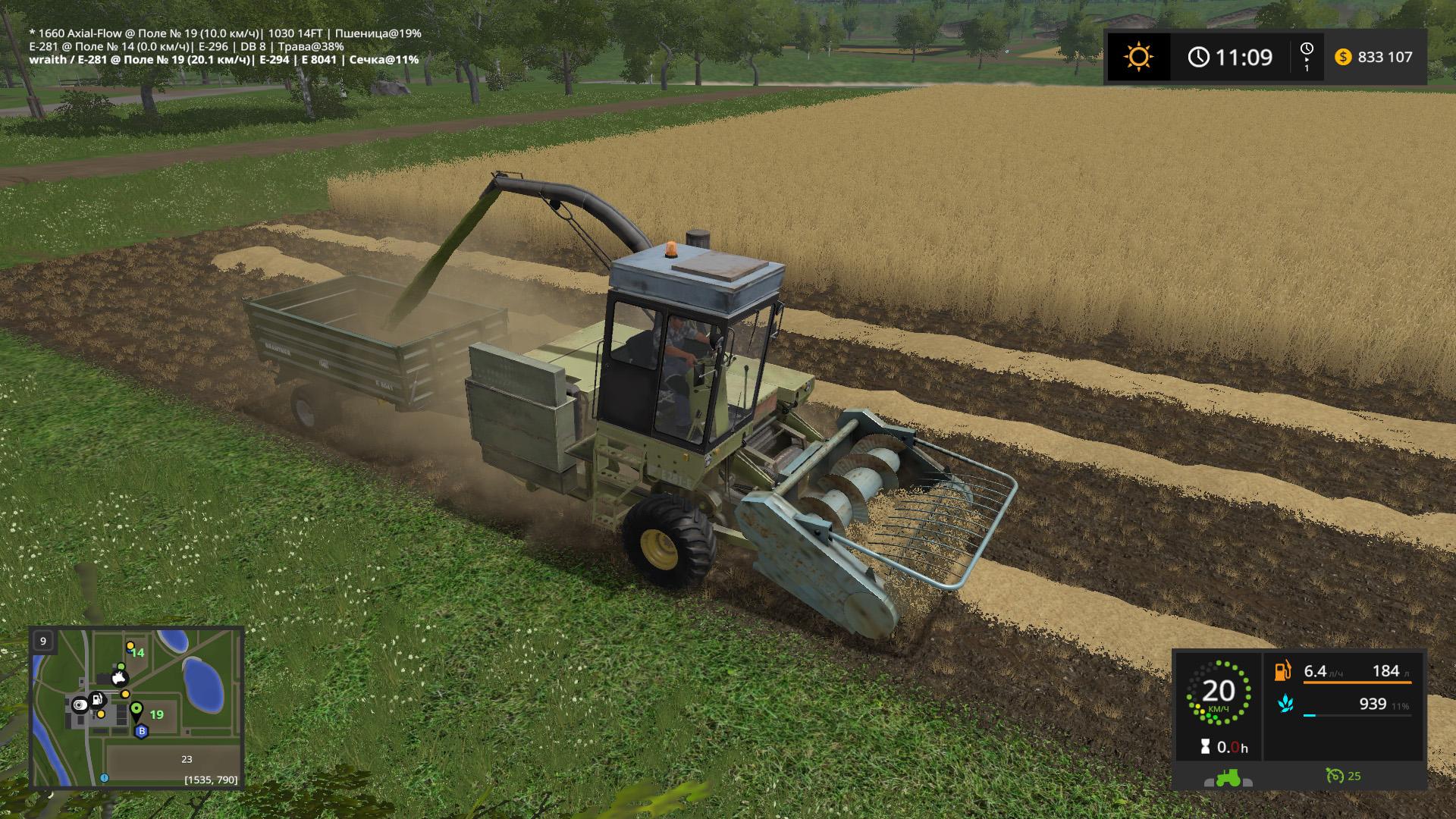The width and height of the screenshot is (1456, 819).
Task: Toggle the cruise control speed icon
Action: [x=1334, y=776]
